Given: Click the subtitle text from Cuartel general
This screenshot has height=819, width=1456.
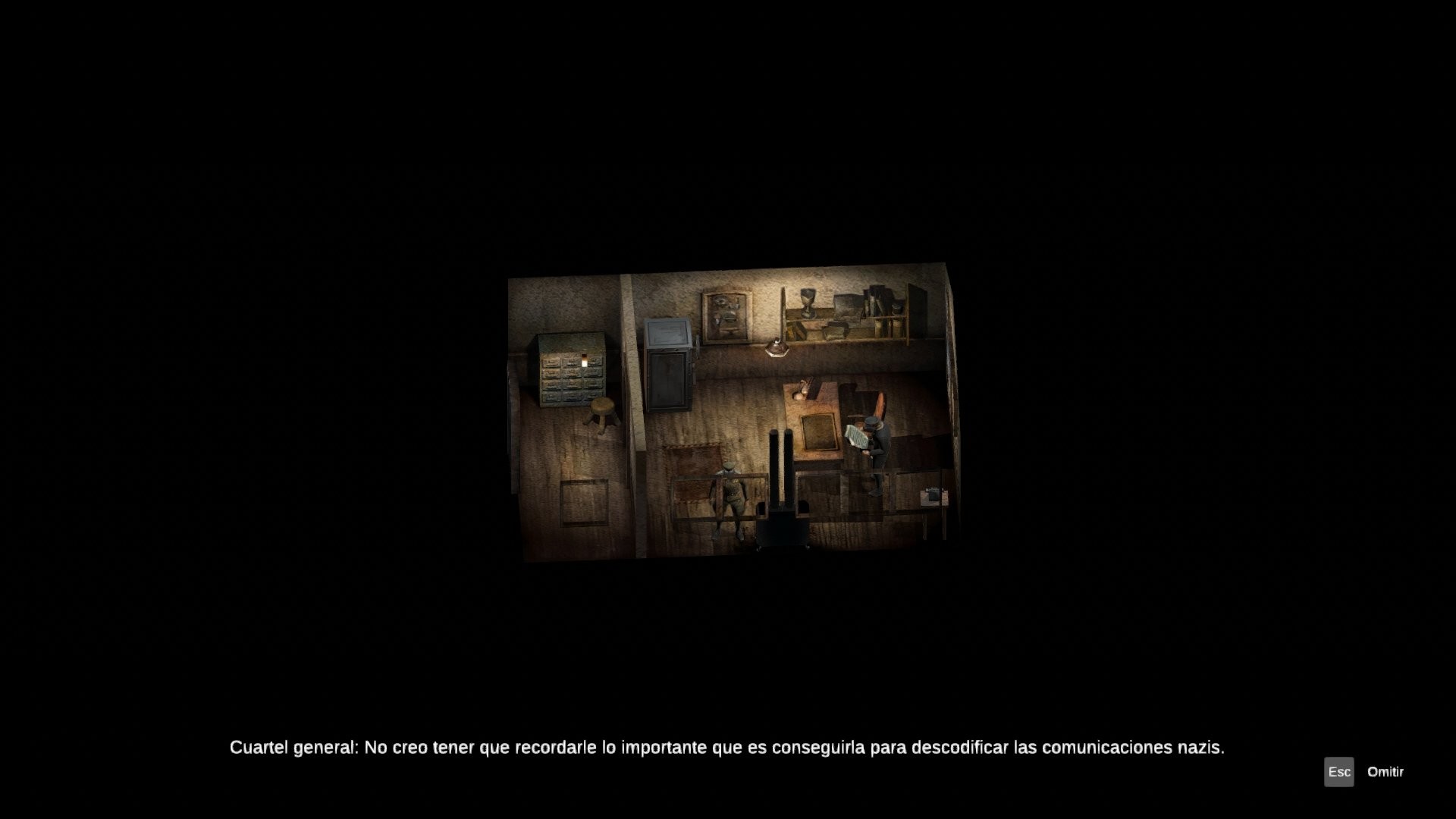Looking at the screenshot, I should coord(728,746).
